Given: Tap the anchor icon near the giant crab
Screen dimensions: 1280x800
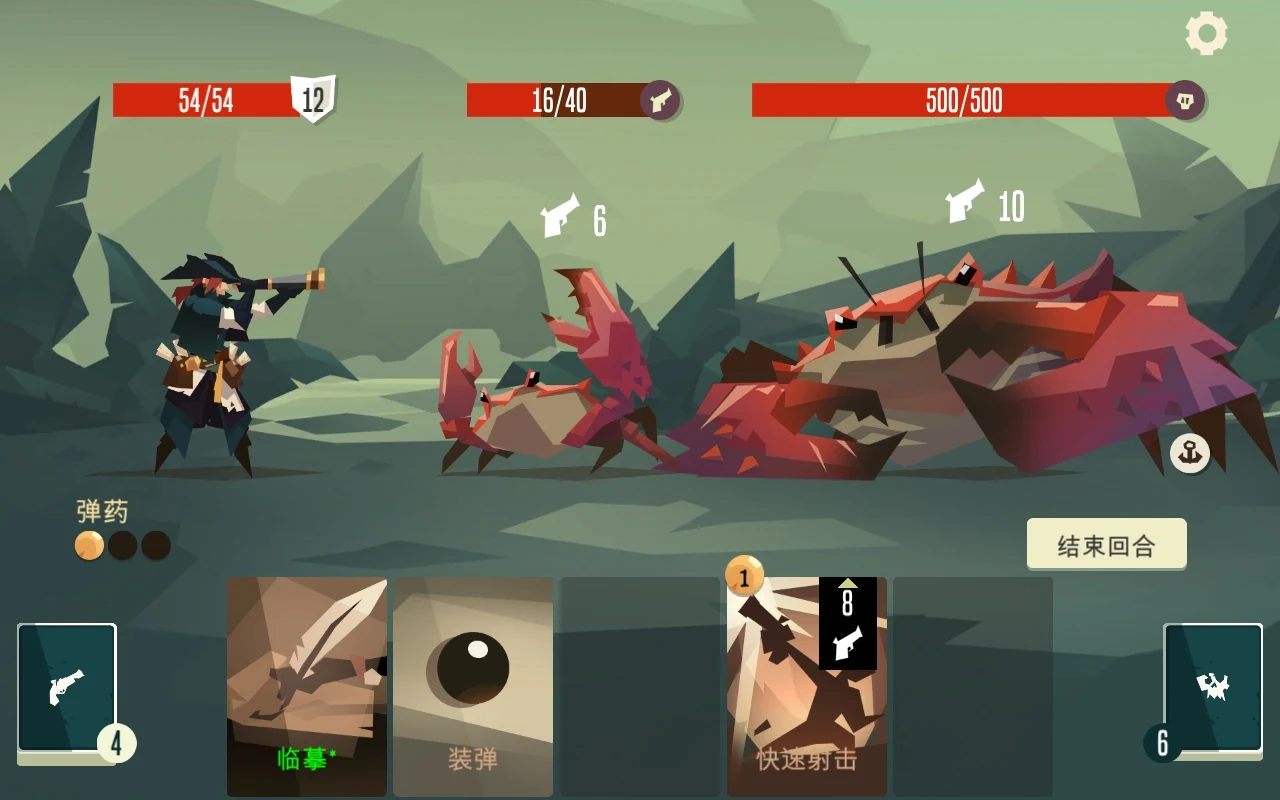Looking at the screenshot, I should (1190, 453).
